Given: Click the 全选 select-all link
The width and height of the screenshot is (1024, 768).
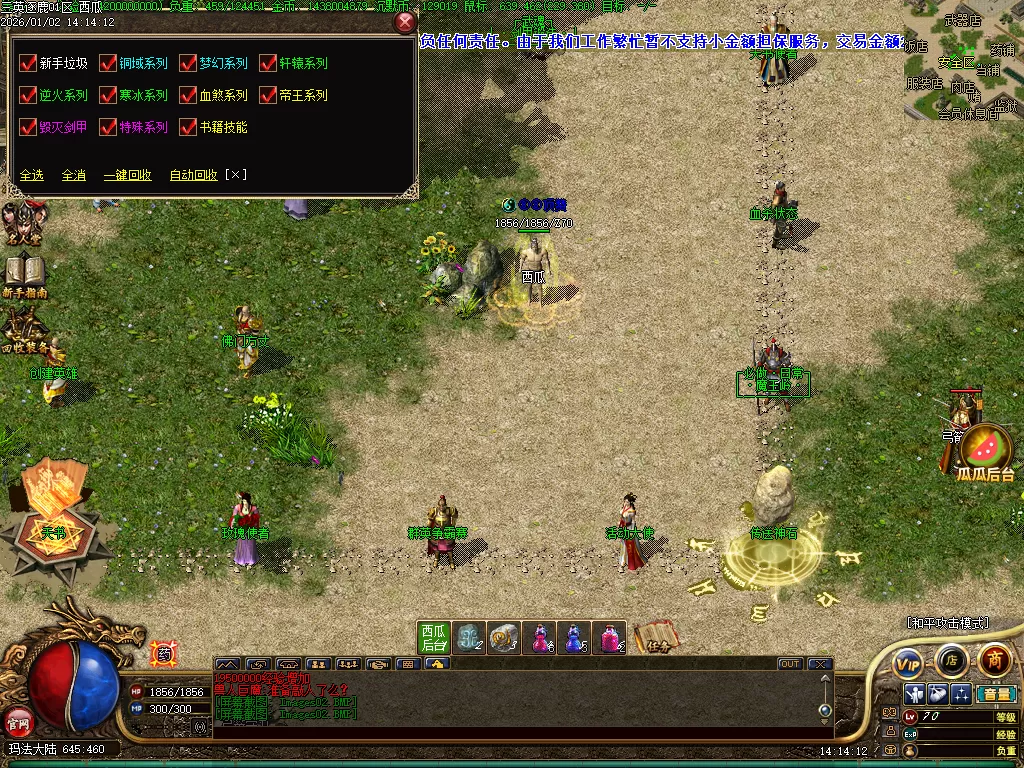Looking at the screenshot, I should (32, 175).
